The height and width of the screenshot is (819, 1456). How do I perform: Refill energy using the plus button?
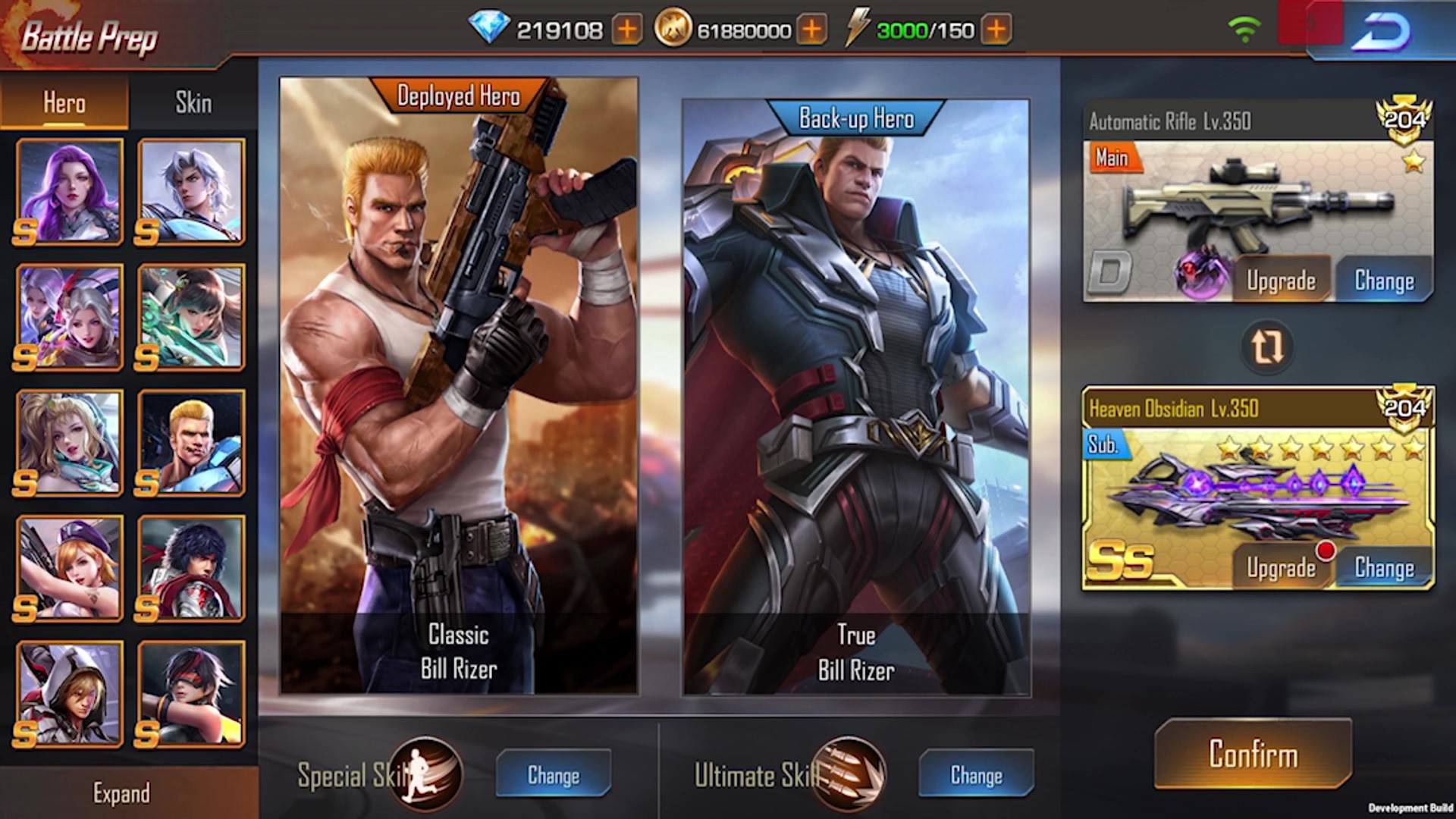point(996,30)
